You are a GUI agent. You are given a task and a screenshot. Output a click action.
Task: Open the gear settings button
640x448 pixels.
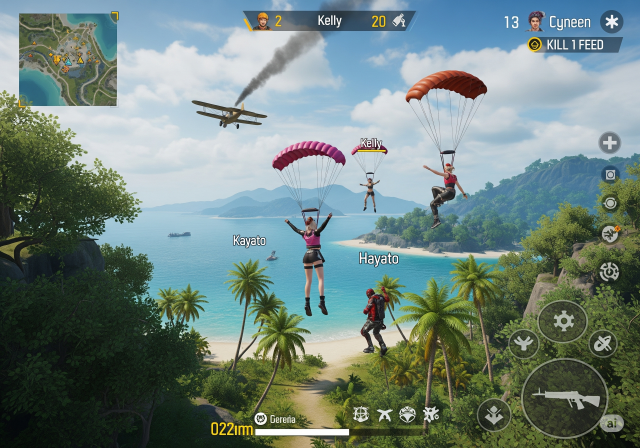(563, 321)
